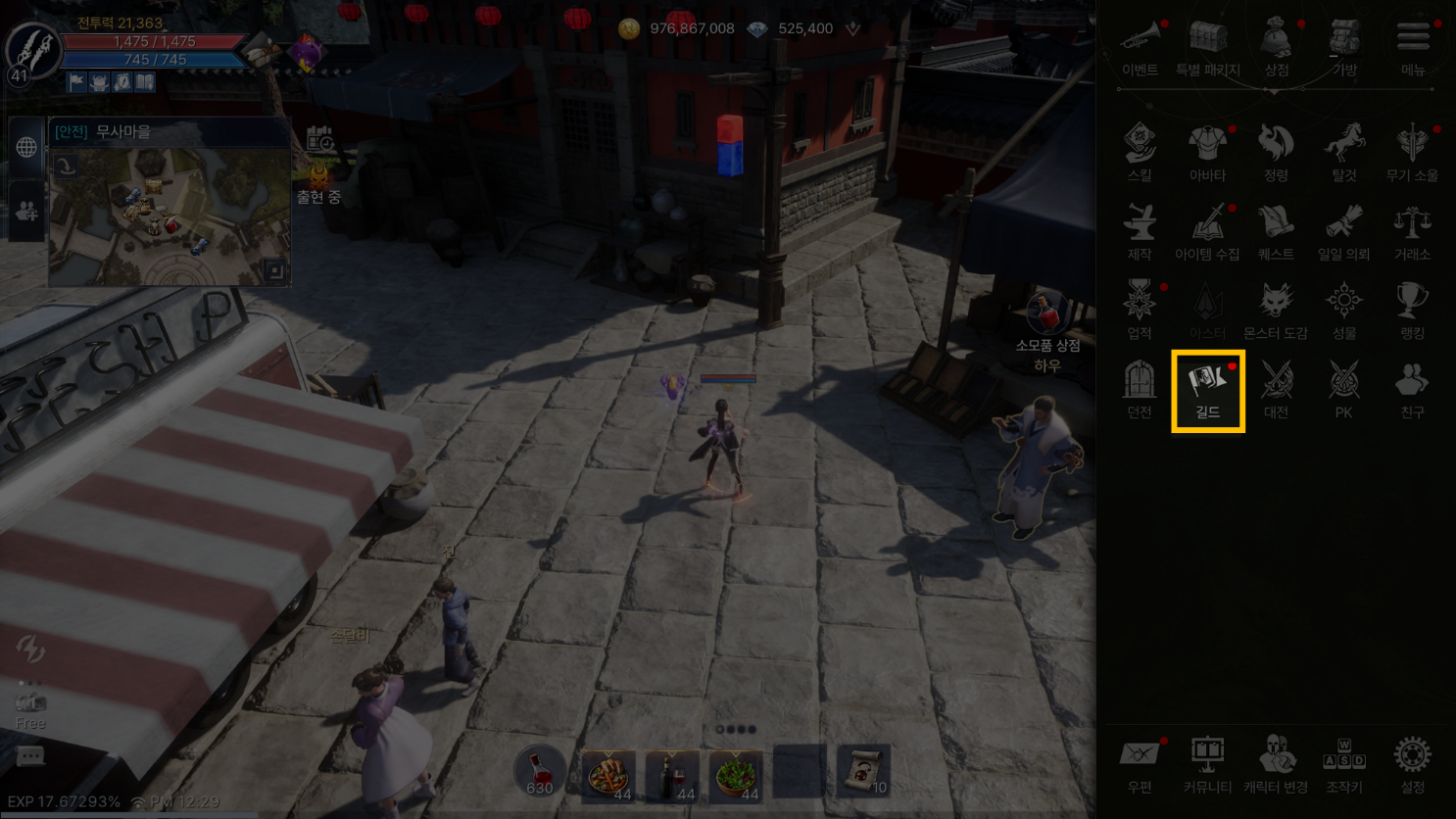This screenshot has height=819, width=1456.
Task: Close the side panel via 메뉴 button
Action: 1412,46
